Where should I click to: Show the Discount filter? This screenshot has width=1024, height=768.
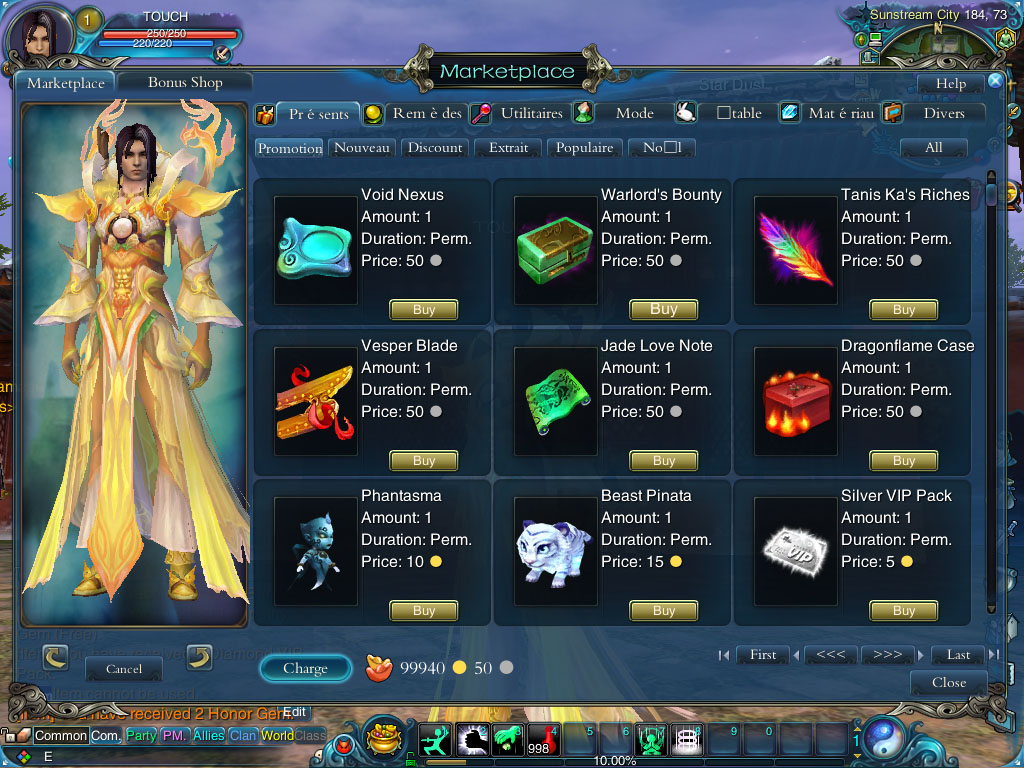click(x=435, y=148)
